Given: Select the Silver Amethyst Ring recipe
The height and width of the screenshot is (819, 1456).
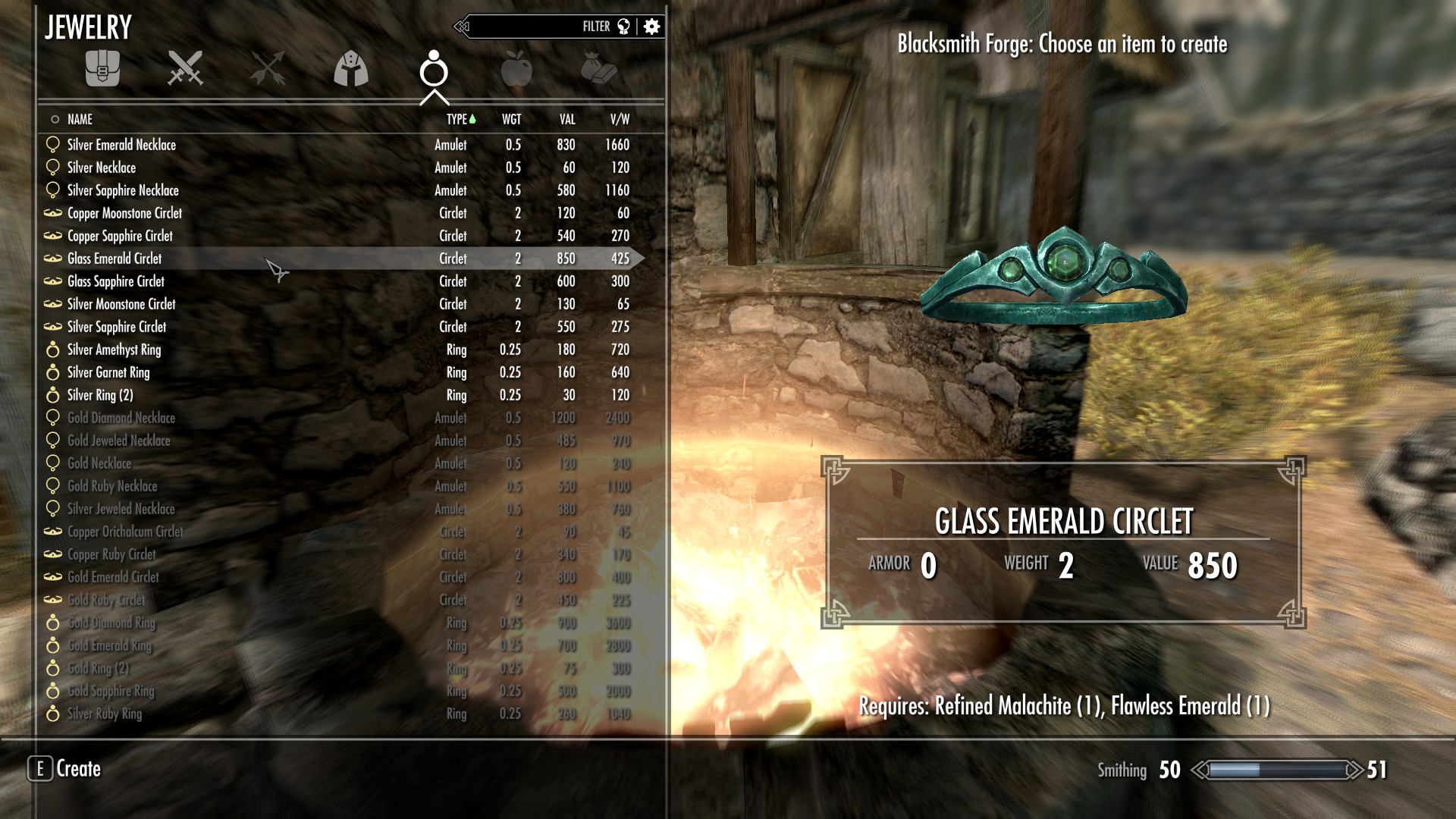Looking at the screenshot, I should pyautogui.click(x=114, y=350).
